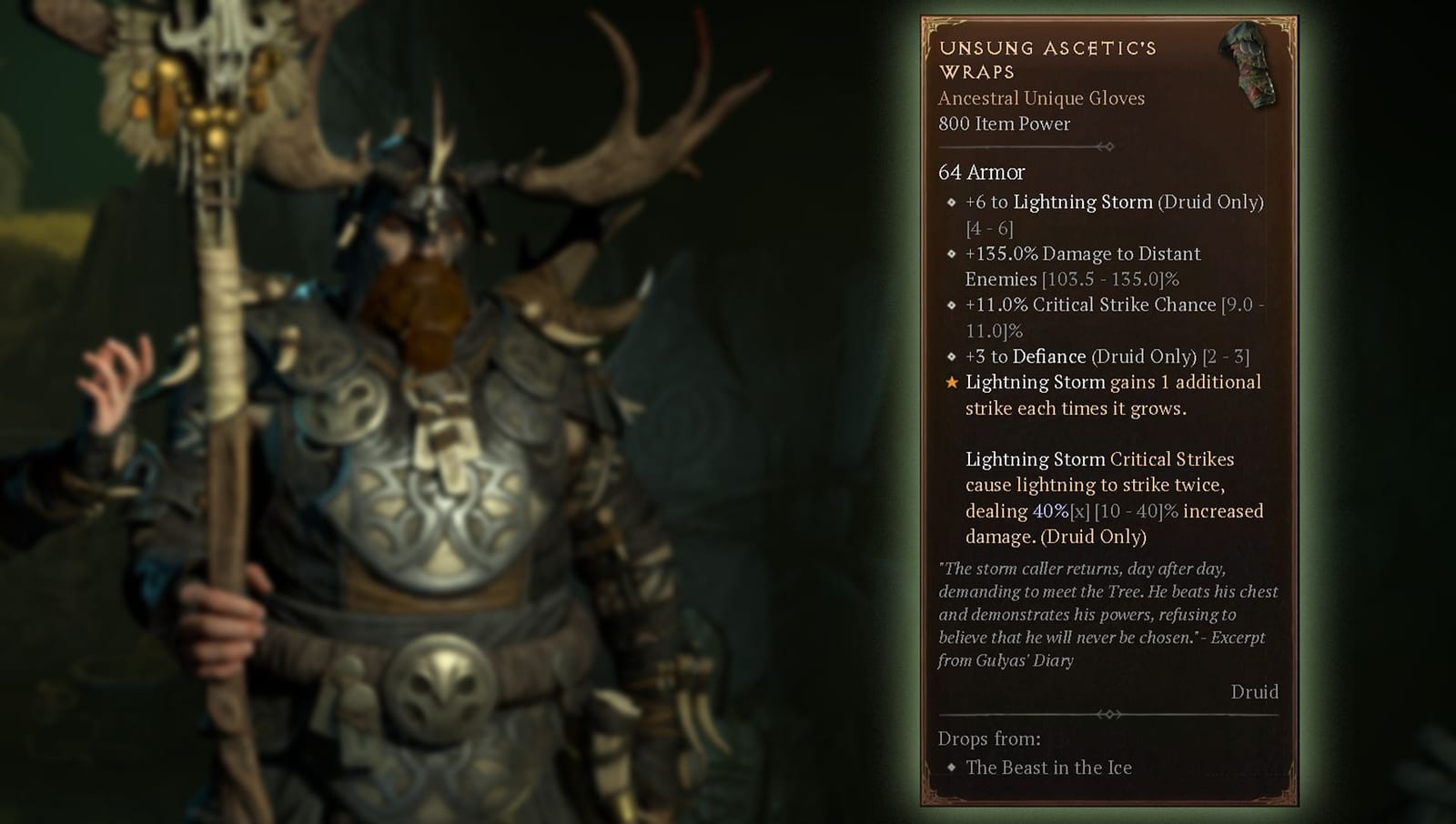Select The Beast in the Ice drop source

[1046, 768]
